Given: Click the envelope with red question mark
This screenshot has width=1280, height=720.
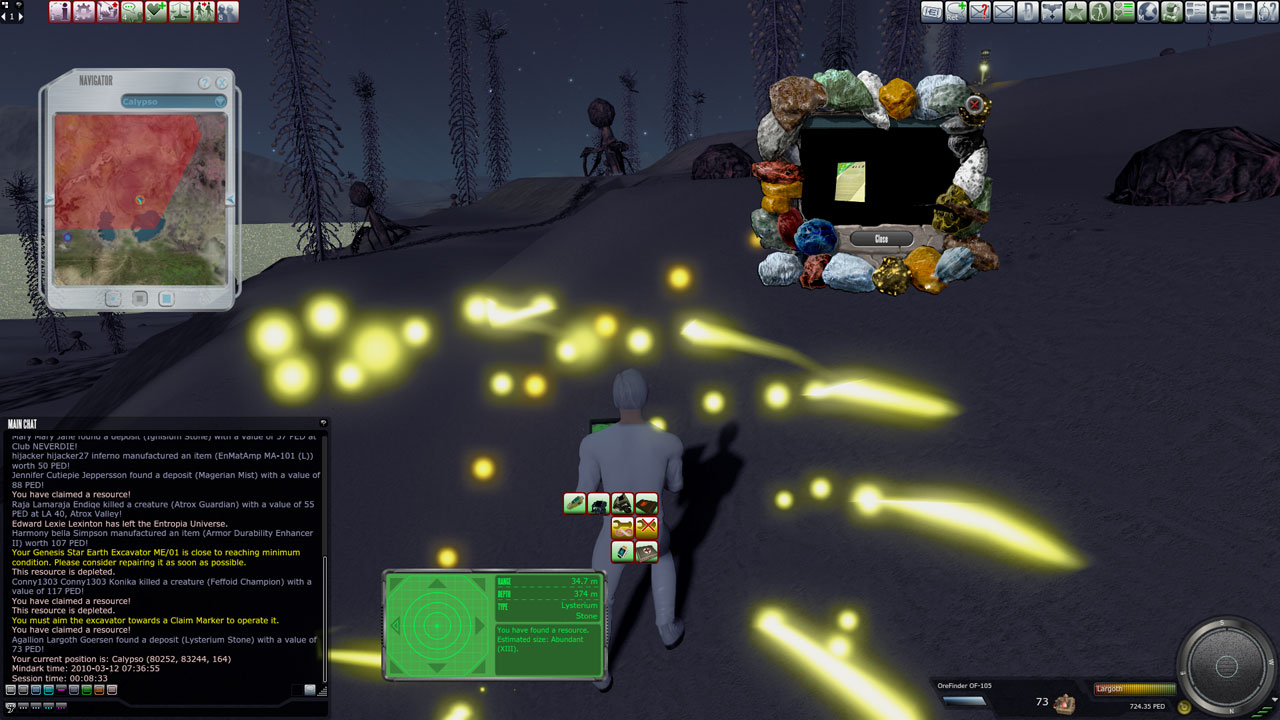Looking at the screenshot, I should coord(979,12).
